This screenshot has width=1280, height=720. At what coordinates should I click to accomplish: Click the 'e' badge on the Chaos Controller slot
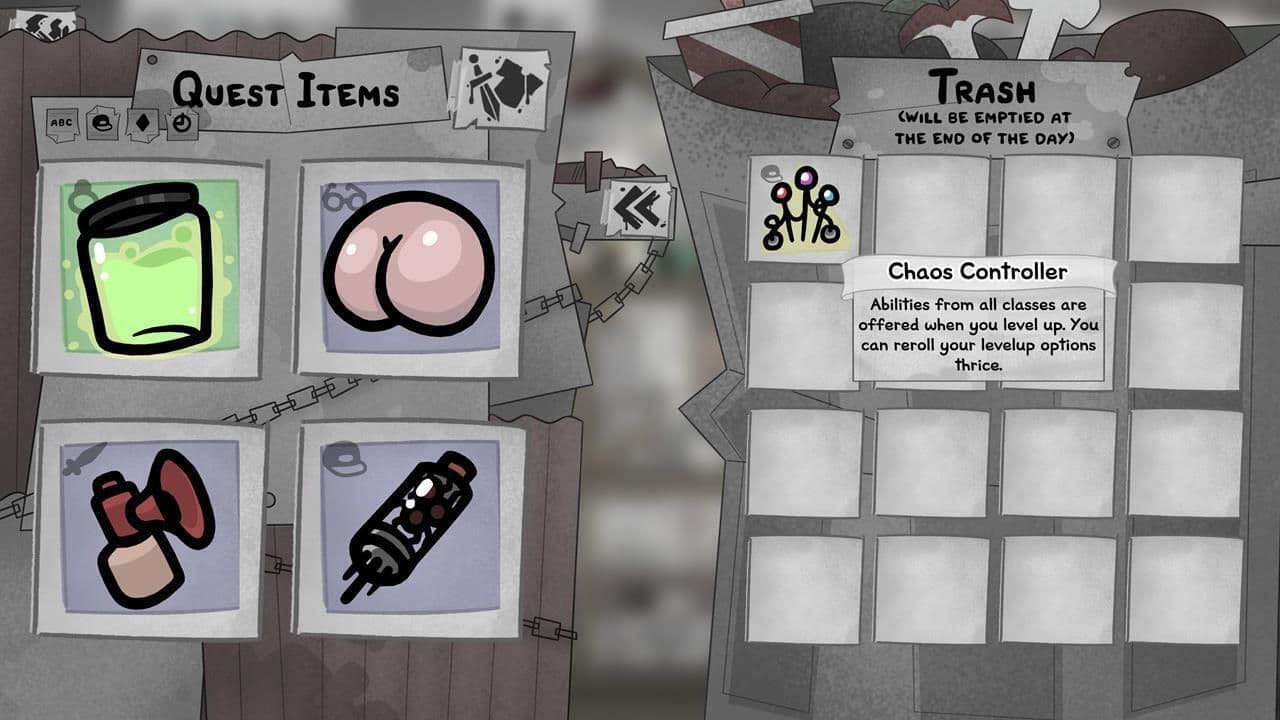[x=771, y=172]
